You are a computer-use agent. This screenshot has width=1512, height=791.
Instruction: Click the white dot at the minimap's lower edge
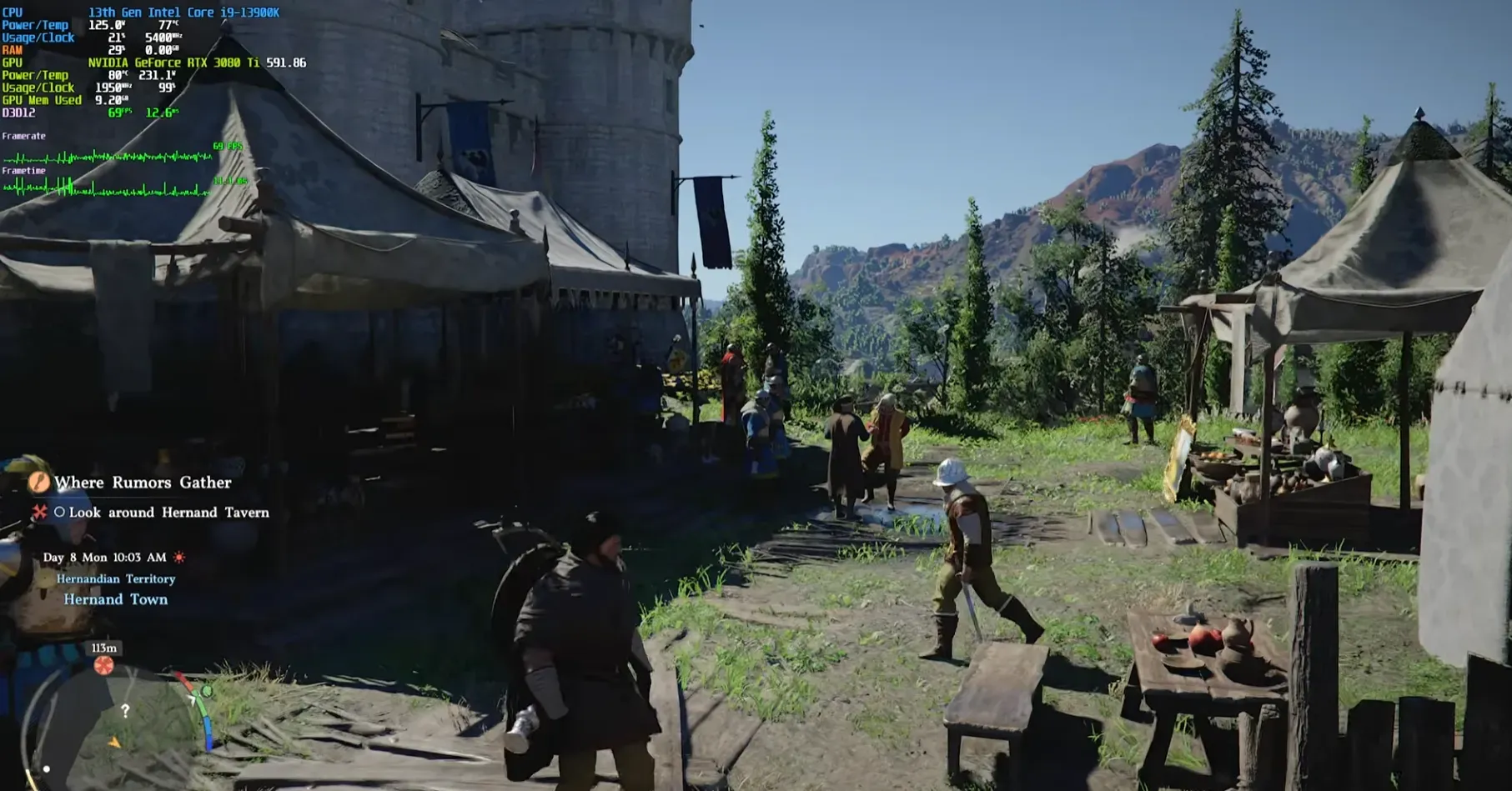click(x=45, y=768)
